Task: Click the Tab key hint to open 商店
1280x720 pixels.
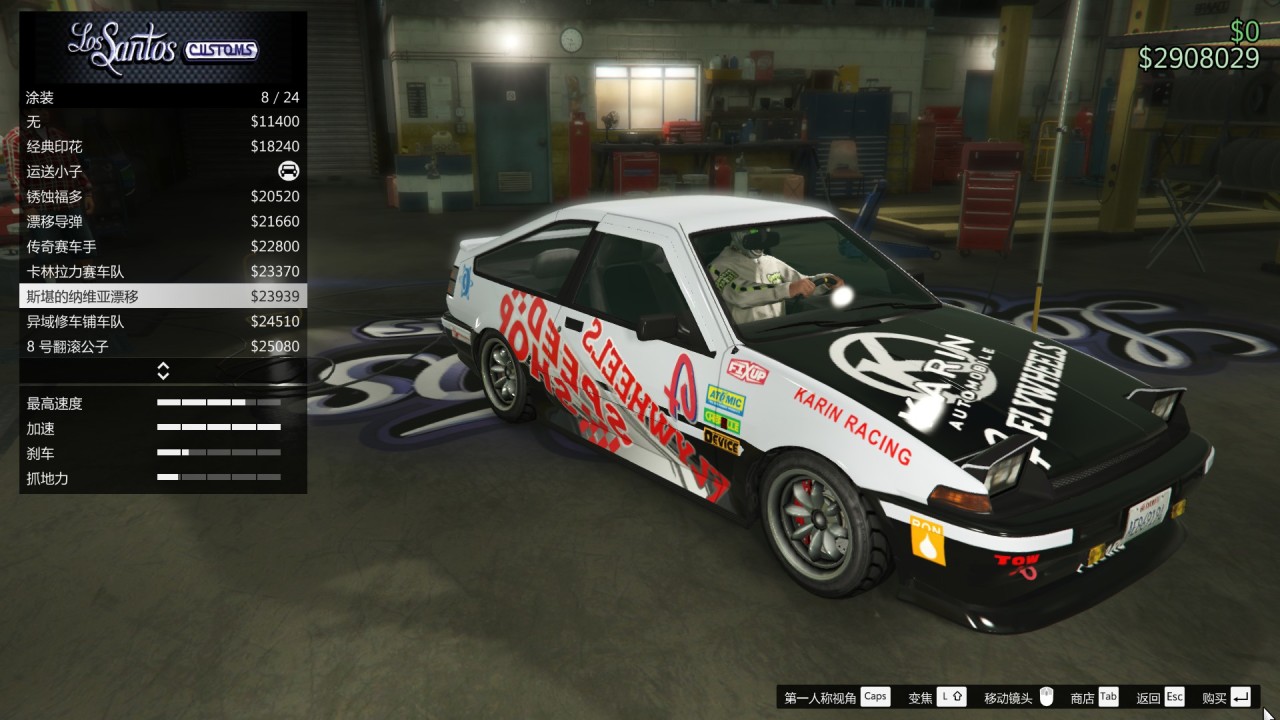Action: 1108,696
